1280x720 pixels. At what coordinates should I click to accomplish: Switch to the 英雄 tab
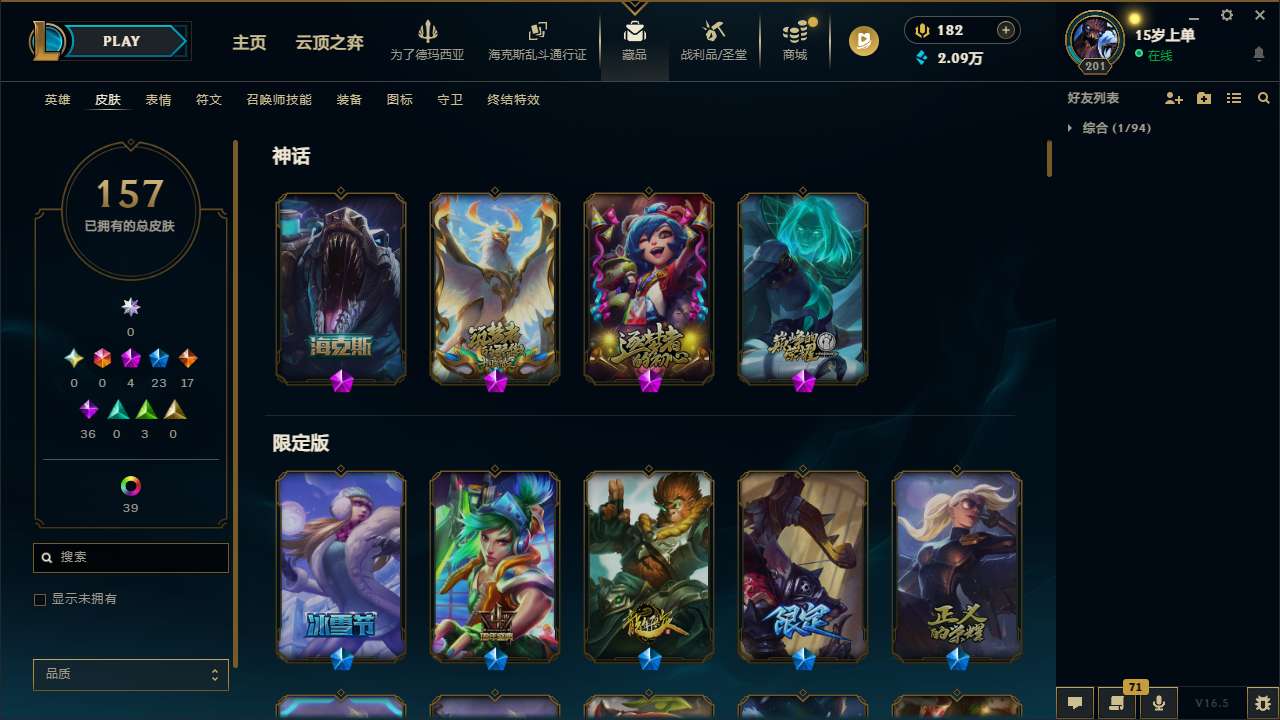[57, 100]
